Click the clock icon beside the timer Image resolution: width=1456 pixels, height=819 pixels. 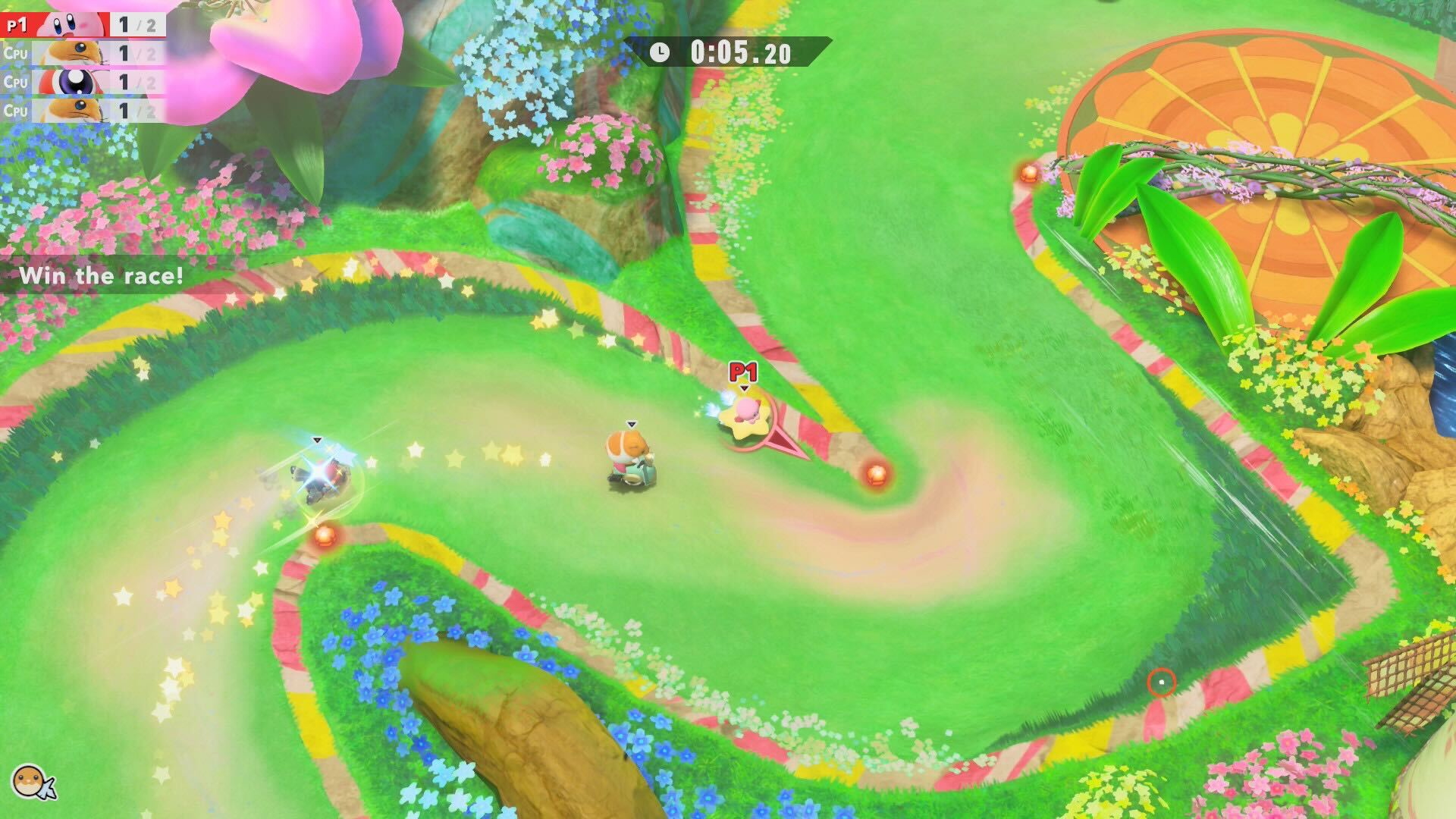click(x=661, y=52)
